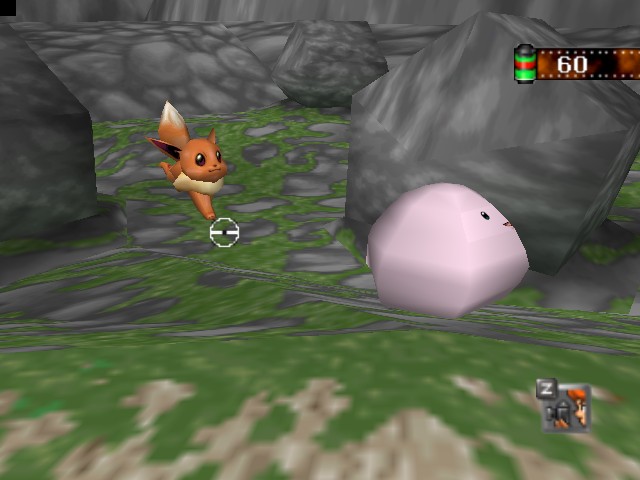Select the film roll canister icon

pyautogui.click(x=525, y=65)
